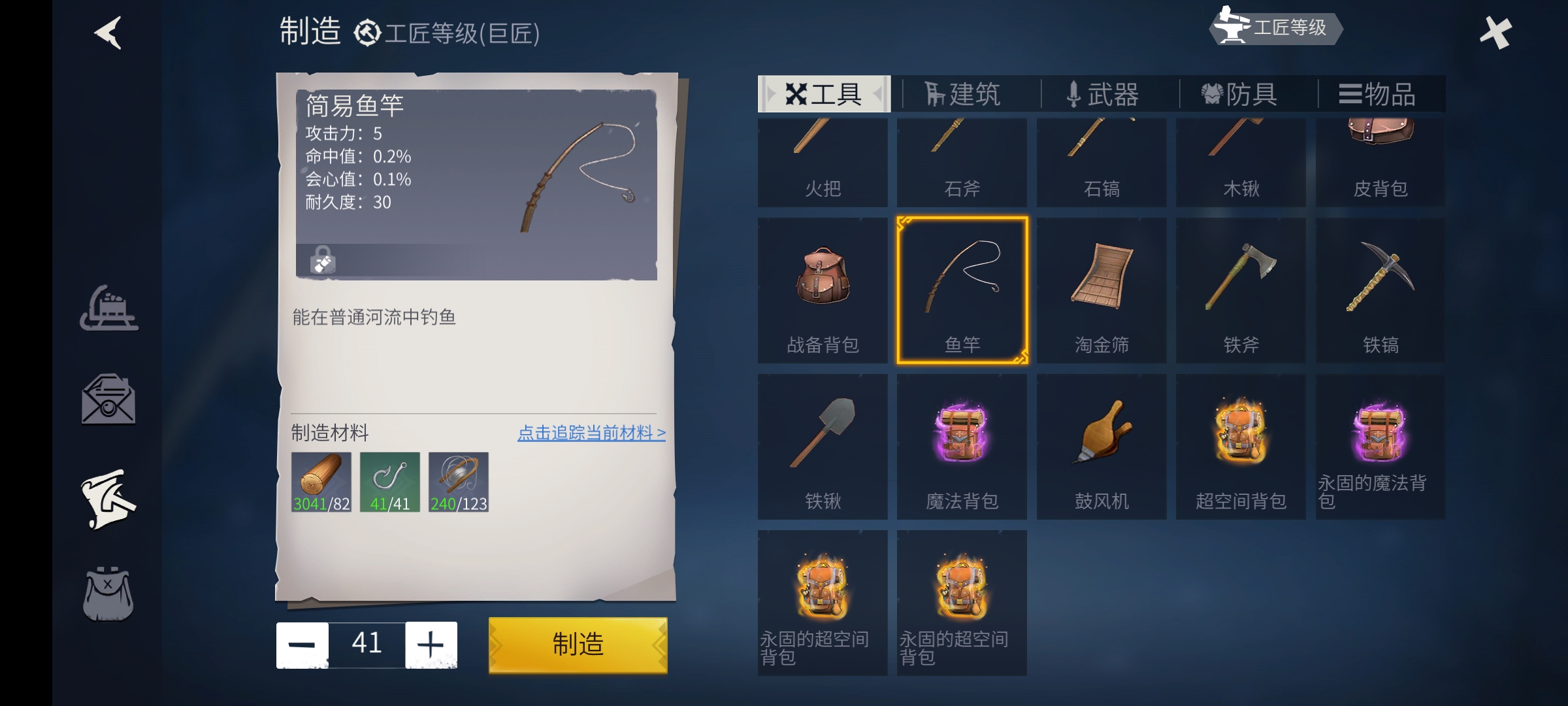The image size is (1568, 706).
Task: Select the 魔法背包 magic backpack recipe
Action: pyautogui.click(x=962, y=445)
